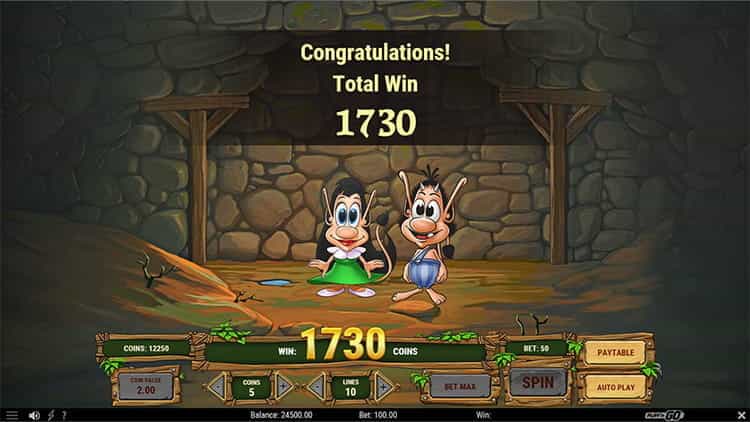Reduce the number of lines
The image size is (750, 422).
(317, 385)
